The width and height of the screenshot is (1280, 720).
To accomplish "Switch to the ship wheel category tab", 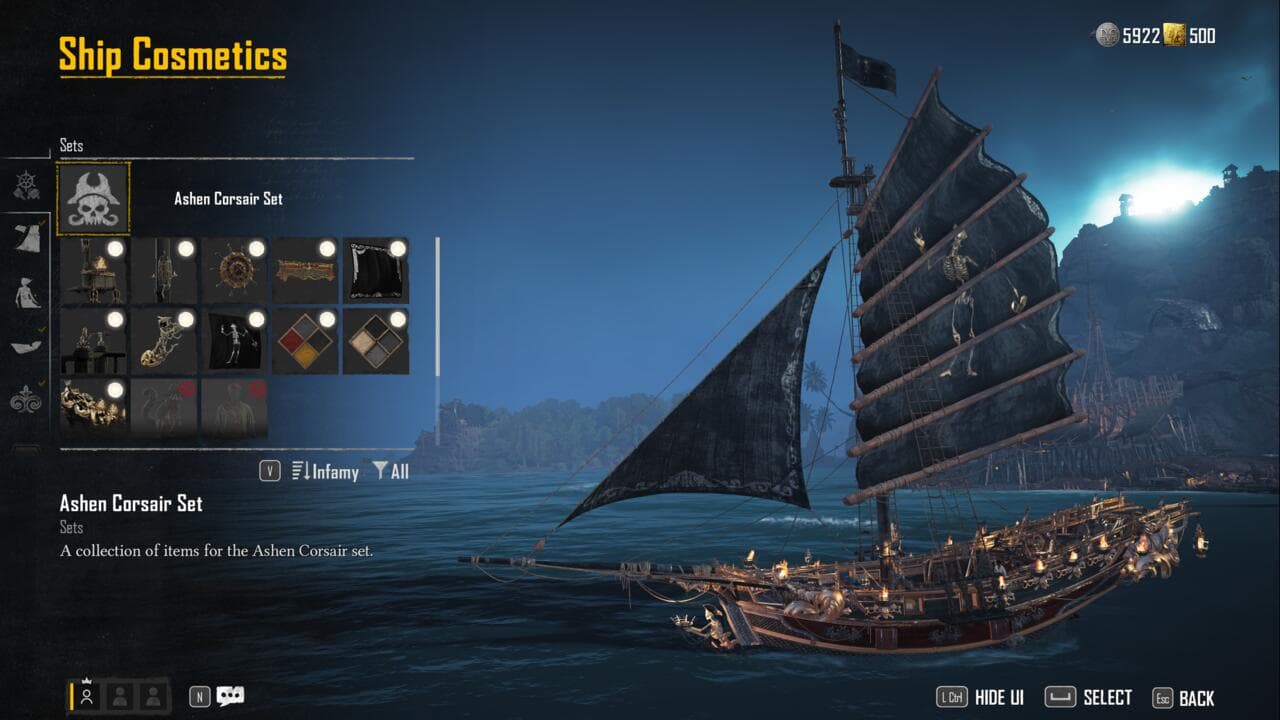I will point(26,185).
